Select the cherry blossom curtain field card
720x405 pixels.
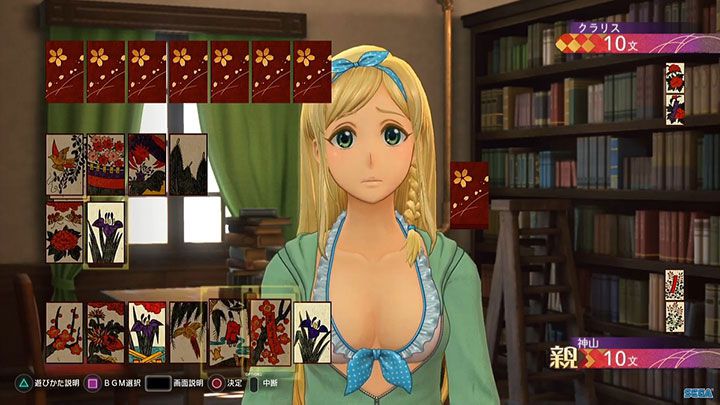106,165
